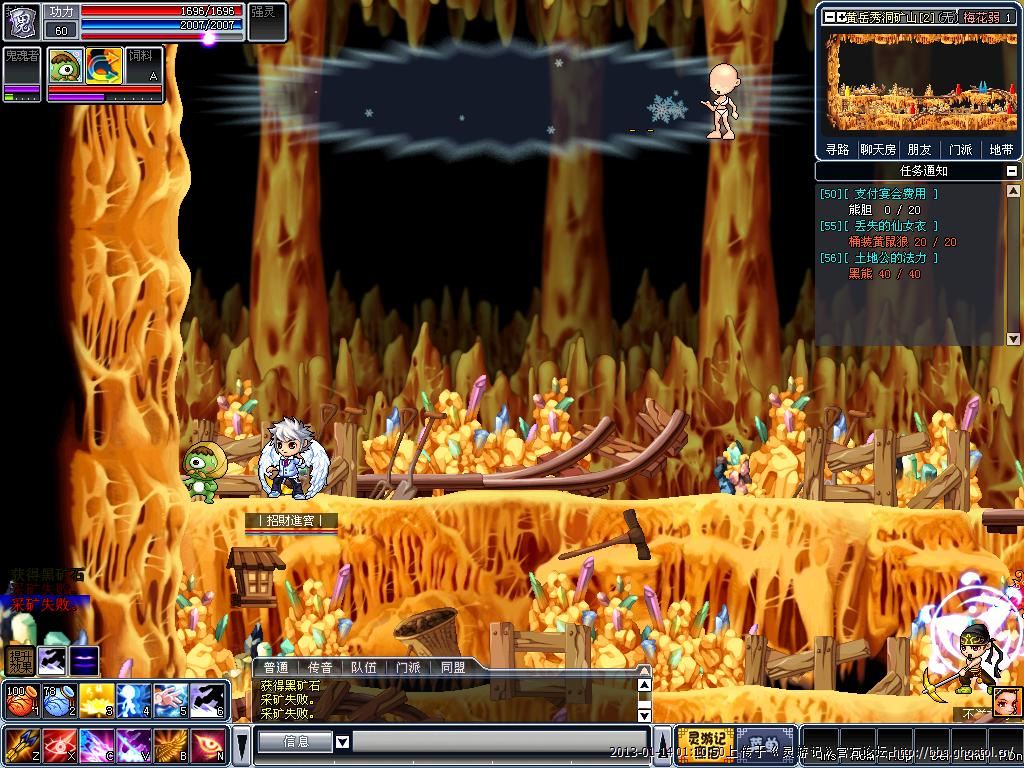The width and height of the screenshot is (1024, 768).
Task: Use the blue potion in slot 2
Action: [58, 699]
